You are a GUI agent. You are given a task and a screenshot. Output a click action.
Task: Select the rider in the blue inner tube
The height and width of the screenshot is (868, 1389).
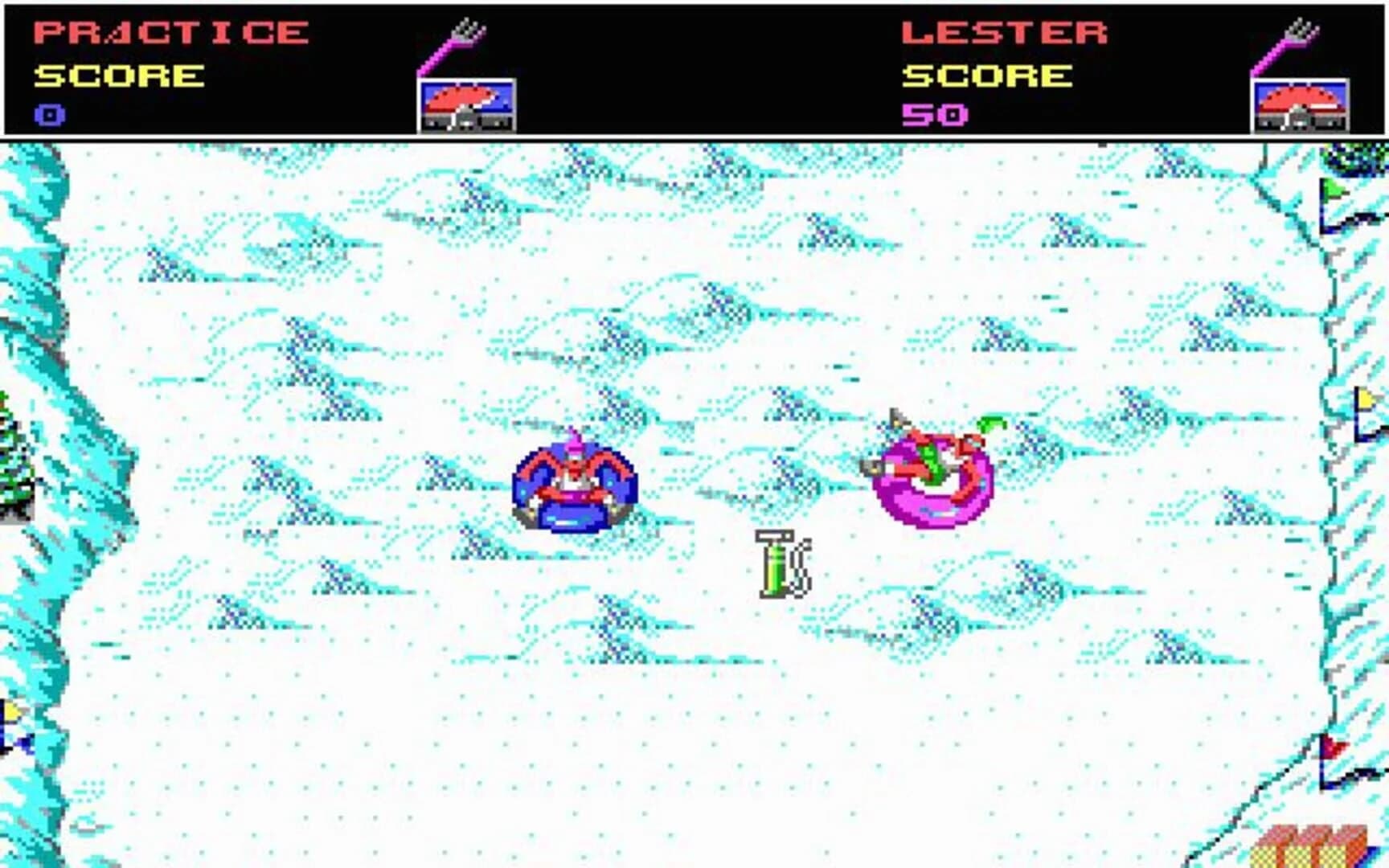(x=575, y=486)
